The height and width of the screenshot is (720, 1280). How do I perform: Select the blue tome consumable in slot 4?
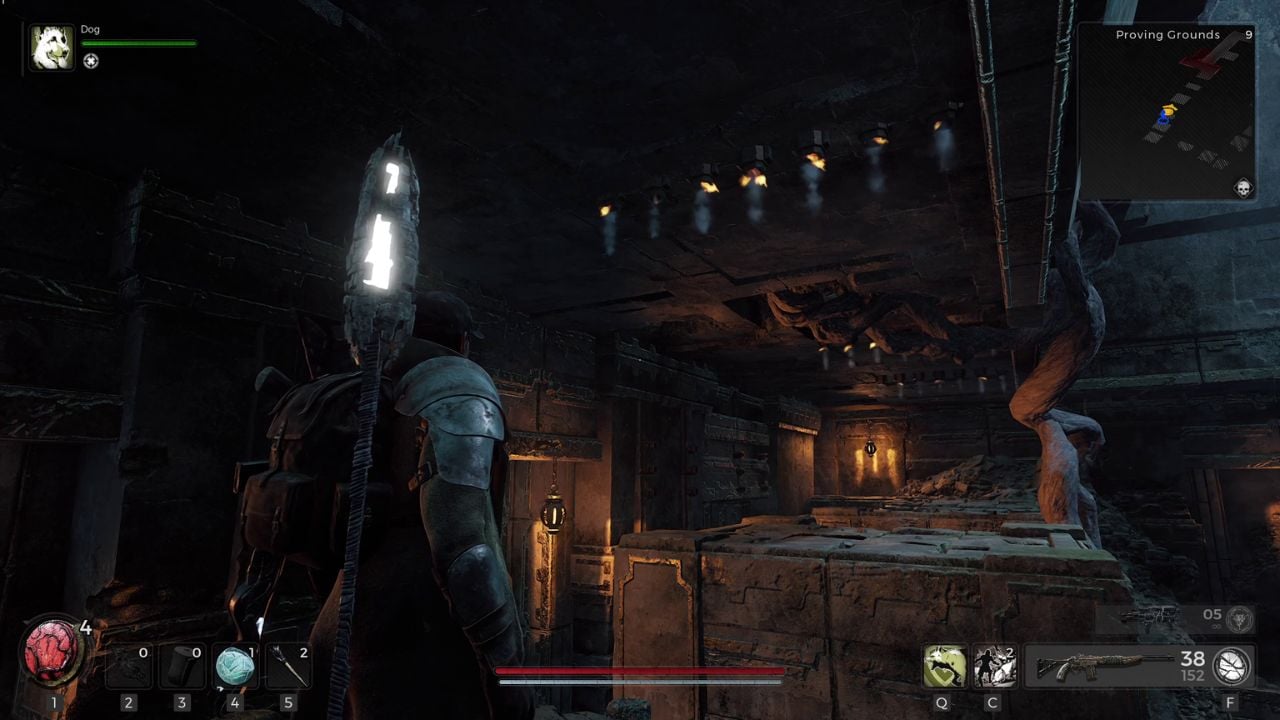(x=237, y=665)
